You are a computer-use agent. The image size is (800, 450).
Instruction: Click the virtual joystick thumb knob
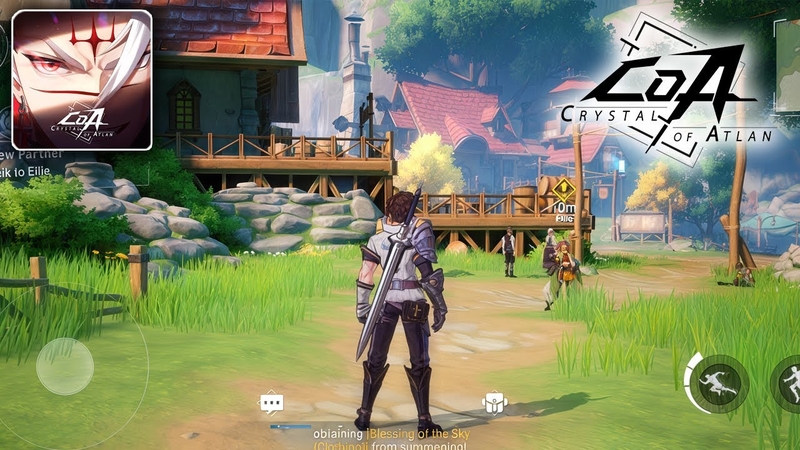point(65,366)
